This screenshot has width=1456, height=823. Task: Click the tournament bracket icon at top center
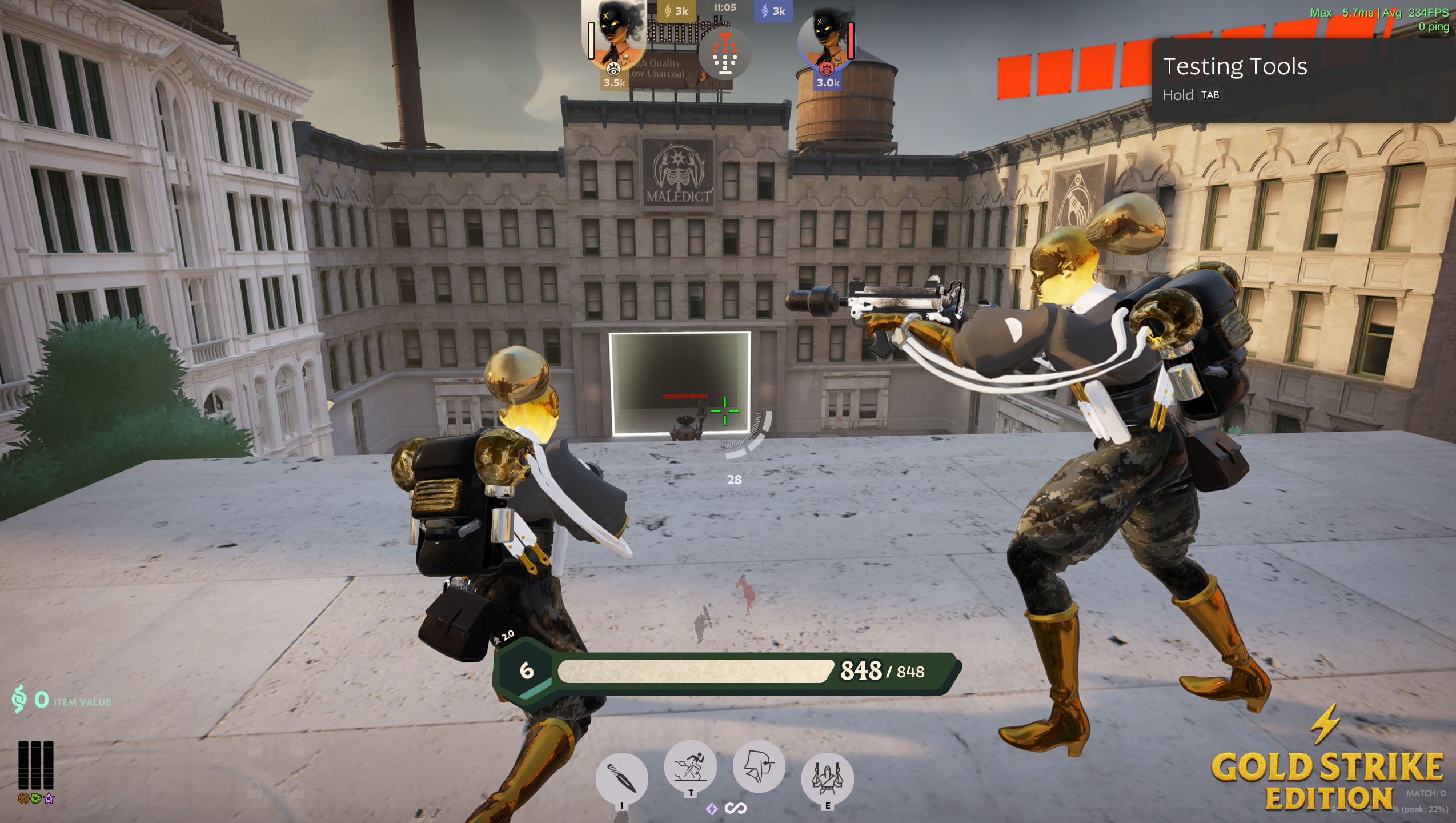coord(724,51)
